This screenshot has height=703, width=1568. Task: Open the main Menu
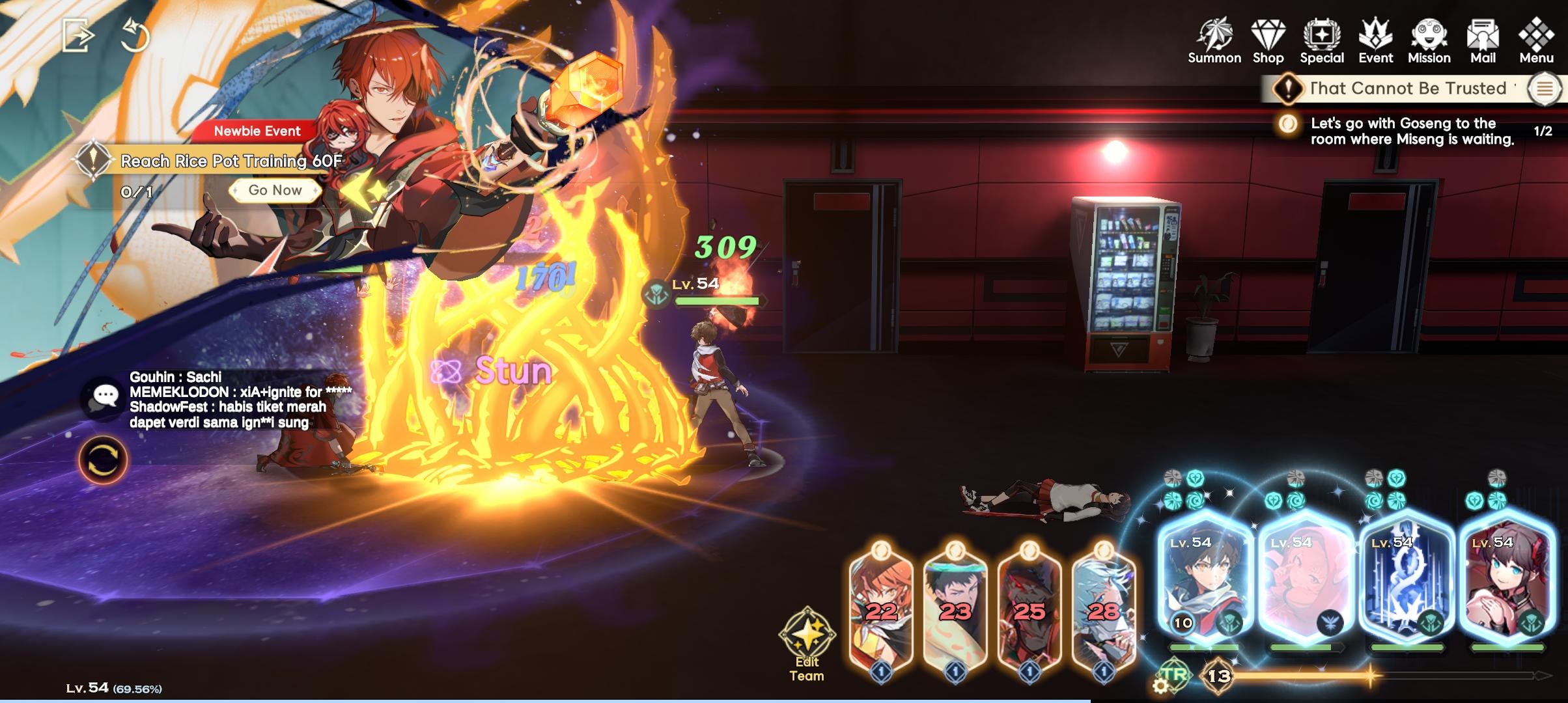click(x=1537, y=39)
